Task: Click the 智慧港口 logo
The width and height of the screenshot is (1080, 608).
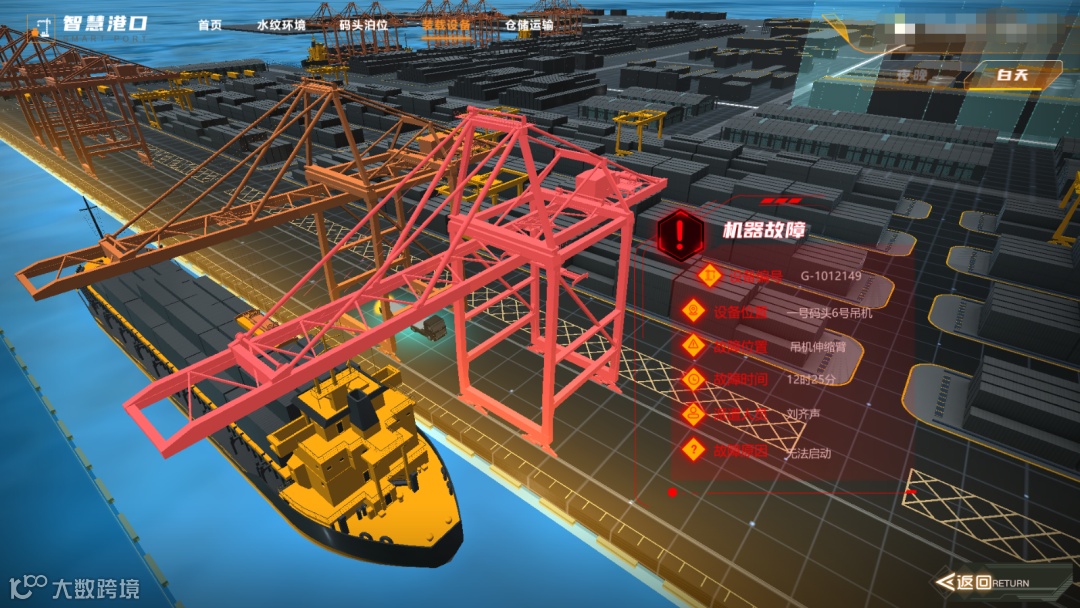Action: (90, 24)
